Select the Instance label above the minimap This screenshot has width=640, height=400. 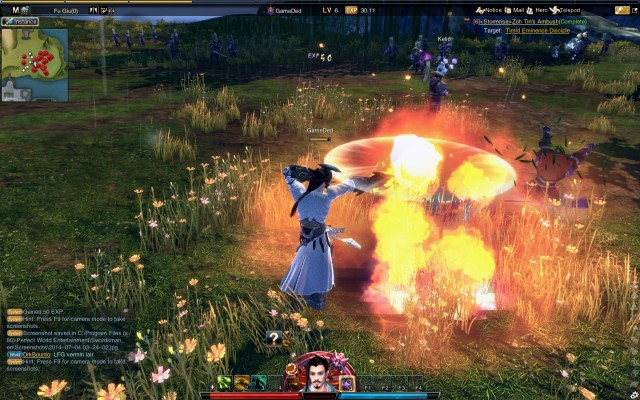point(21,21)
